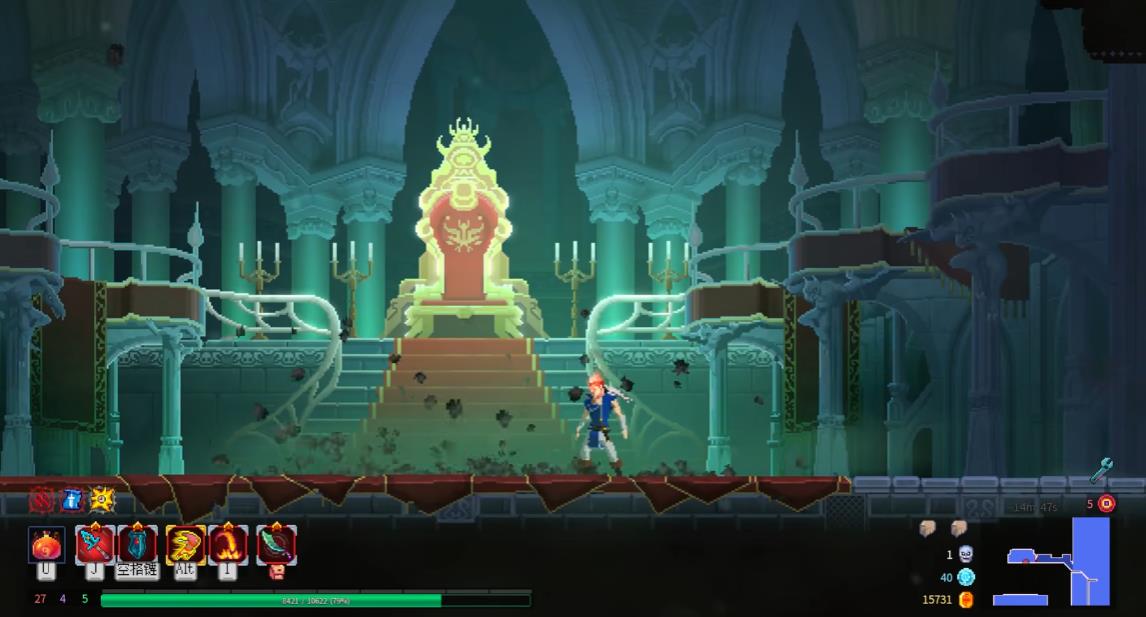Select the teal shield slot
This screenshot has height=617, width=1146.
click(x=138, y=545)
